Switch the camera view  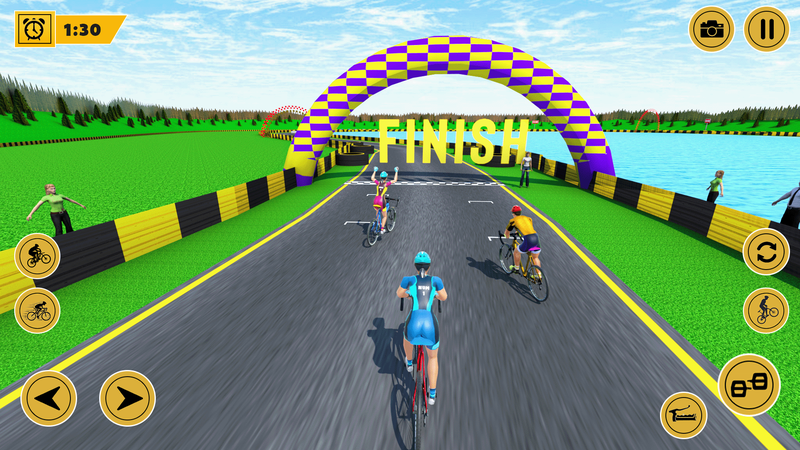(x=711, y=29)
